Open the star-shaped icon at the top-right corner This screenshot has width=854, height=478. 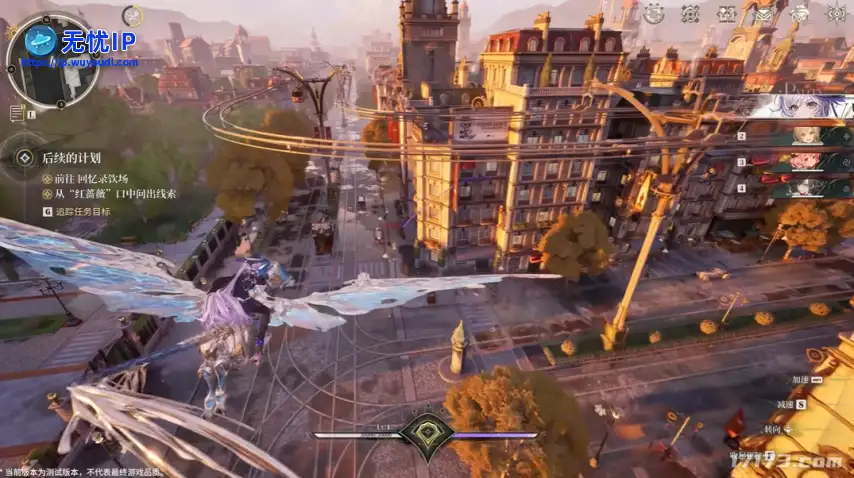838,13
